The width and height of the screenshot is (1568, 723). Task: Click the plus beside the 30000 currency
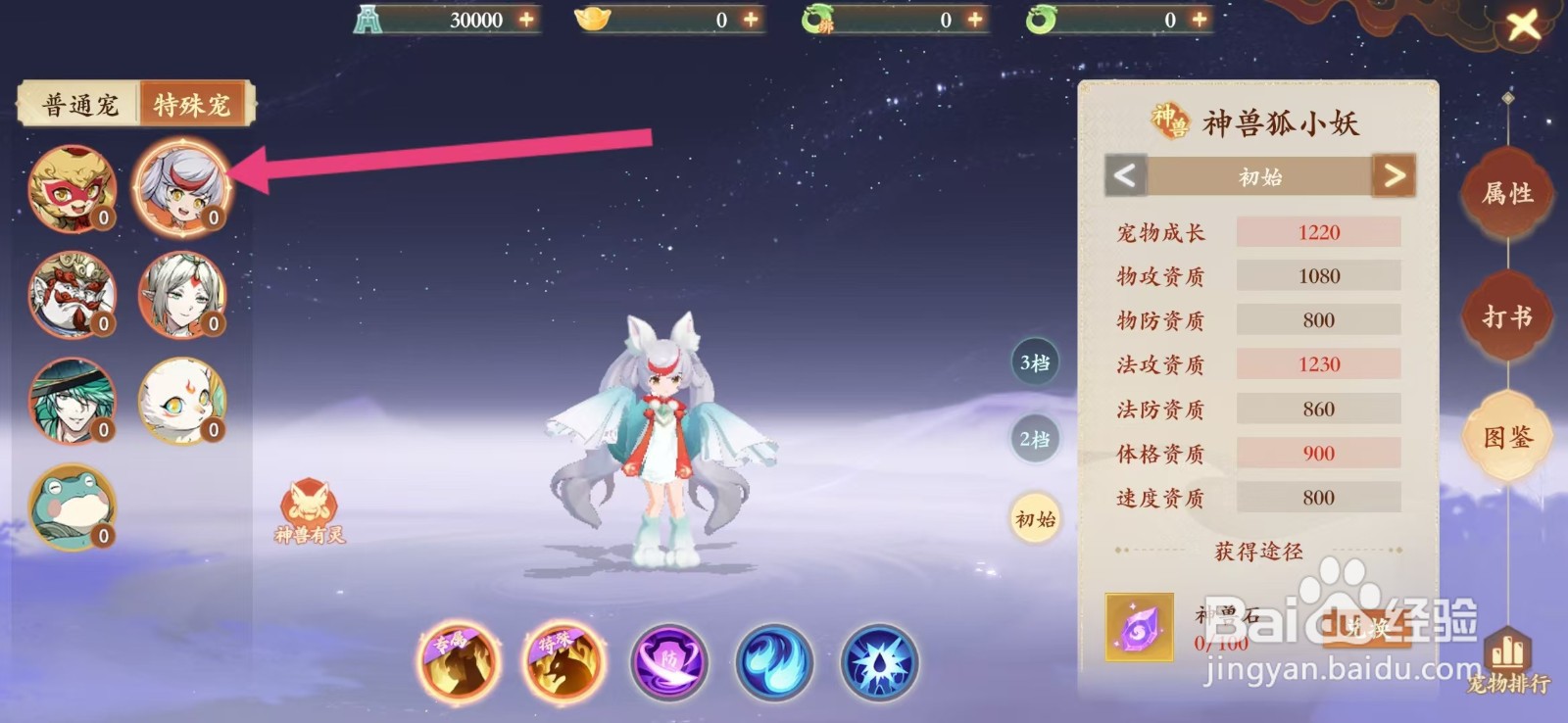527,19
